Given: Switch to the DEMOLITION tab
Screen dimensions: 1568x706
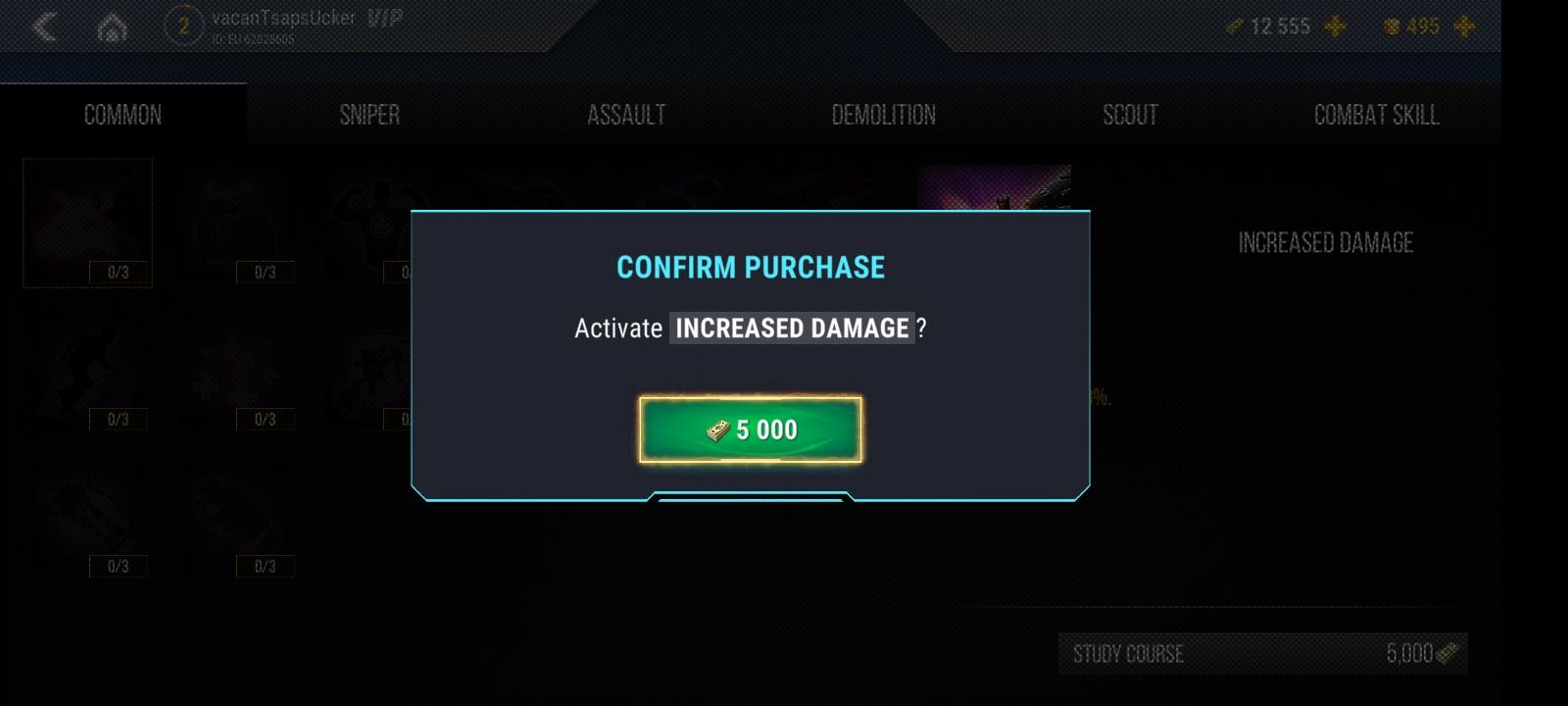Looking at the screenshot, I should coord(883,114).
